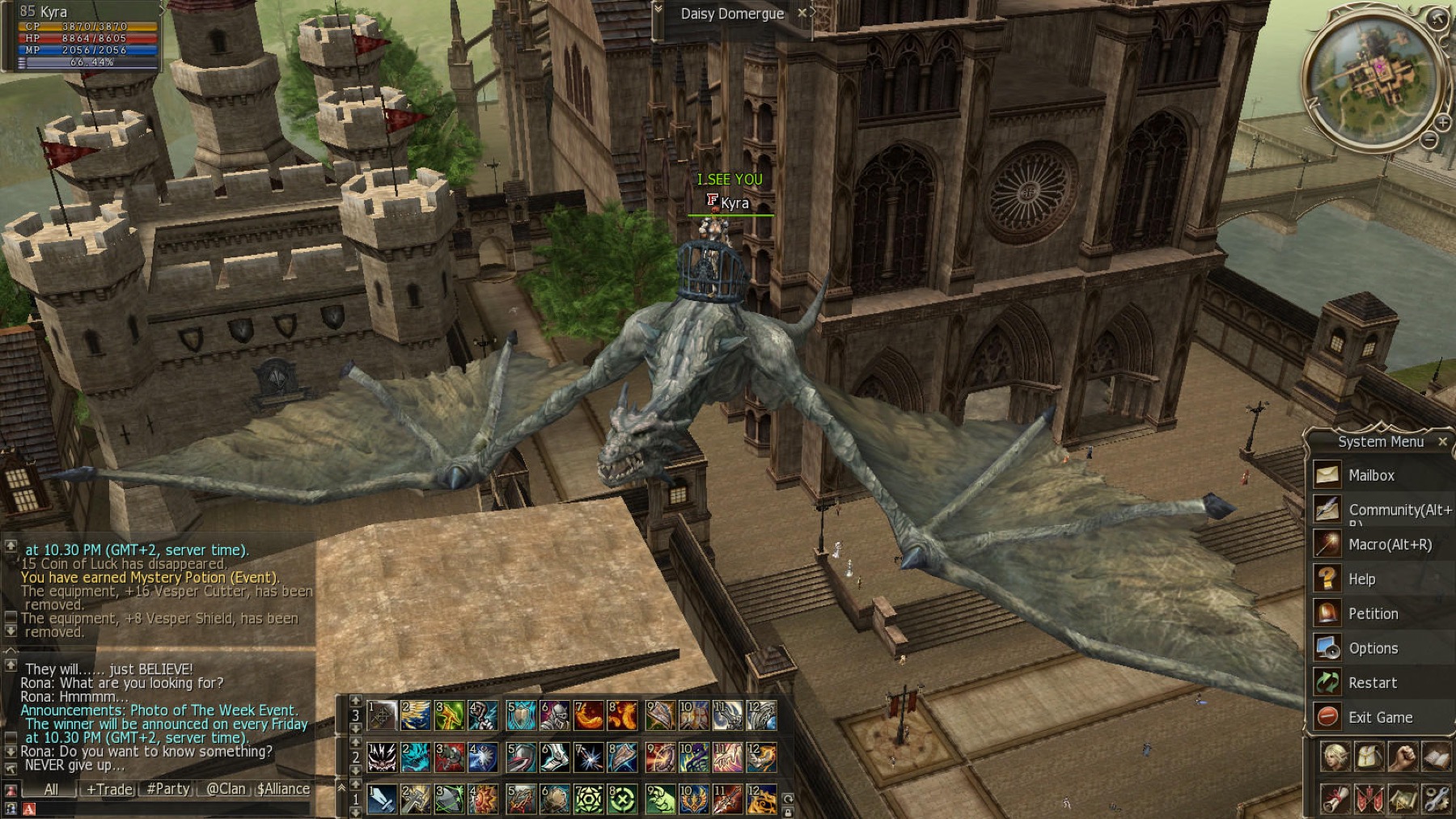Click the Help question mark icon

1327,579
